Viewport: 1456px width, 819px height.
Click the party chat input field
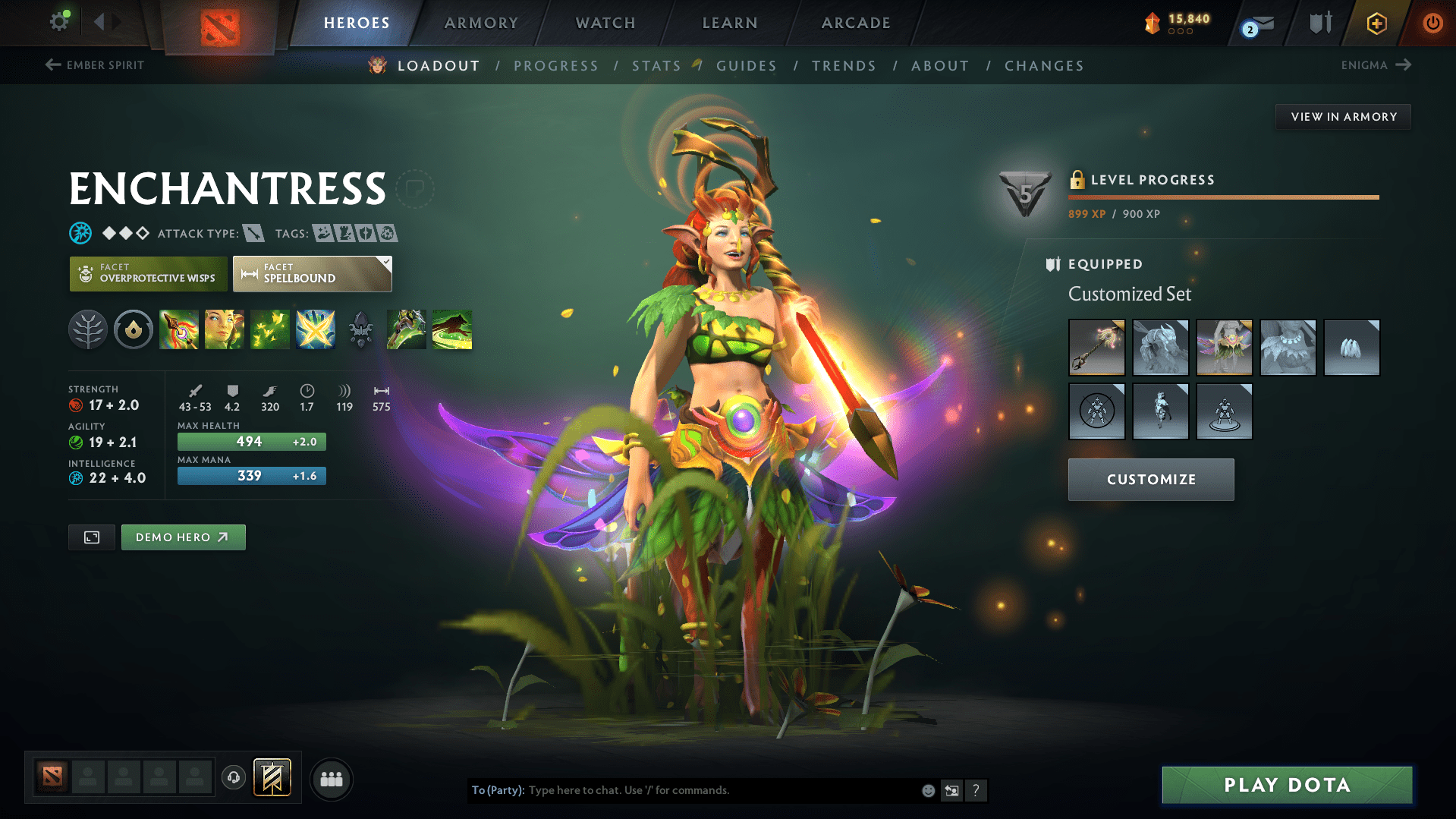point(721,790)
